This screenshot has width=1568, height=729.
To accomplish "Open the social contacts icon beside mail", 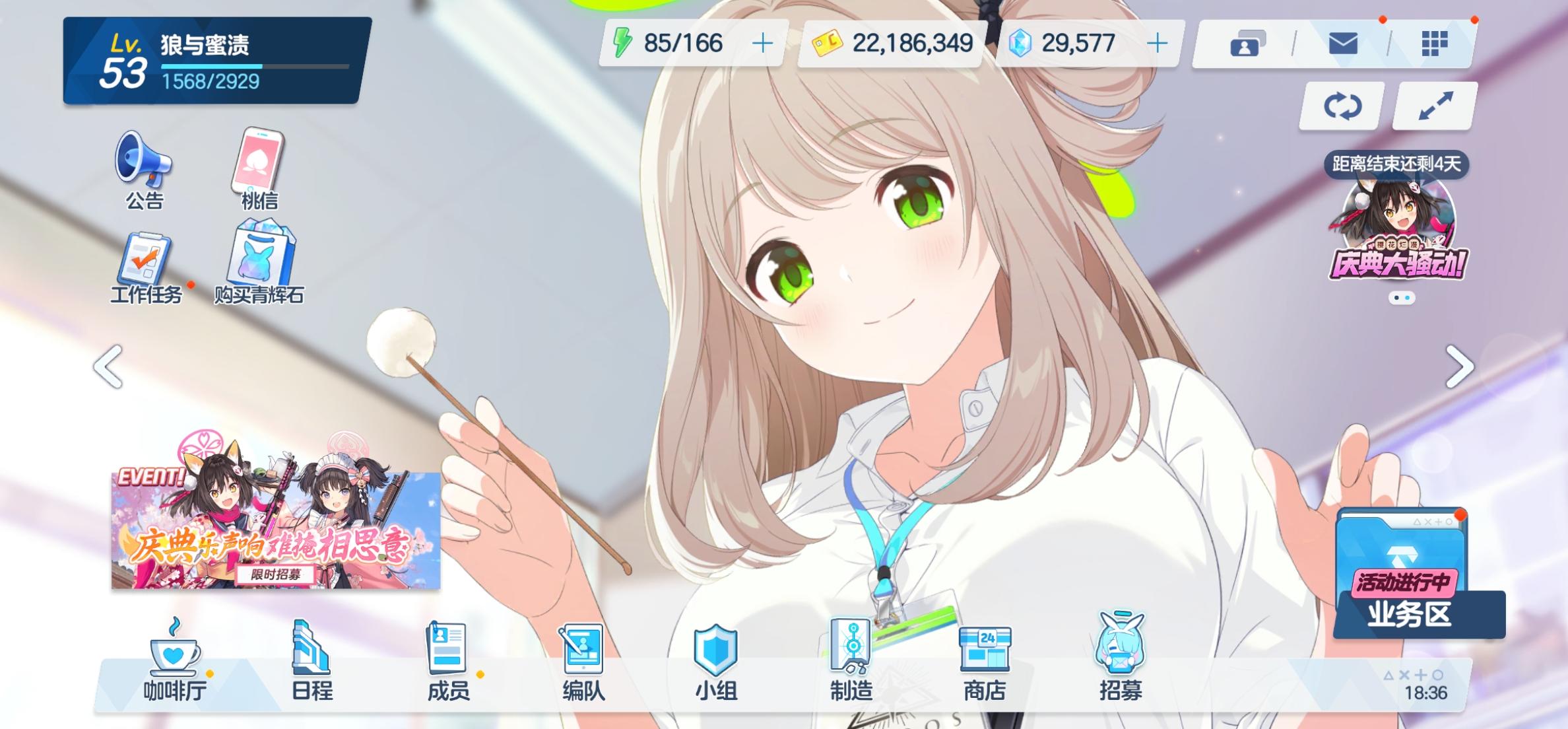I will point(1247,44).
